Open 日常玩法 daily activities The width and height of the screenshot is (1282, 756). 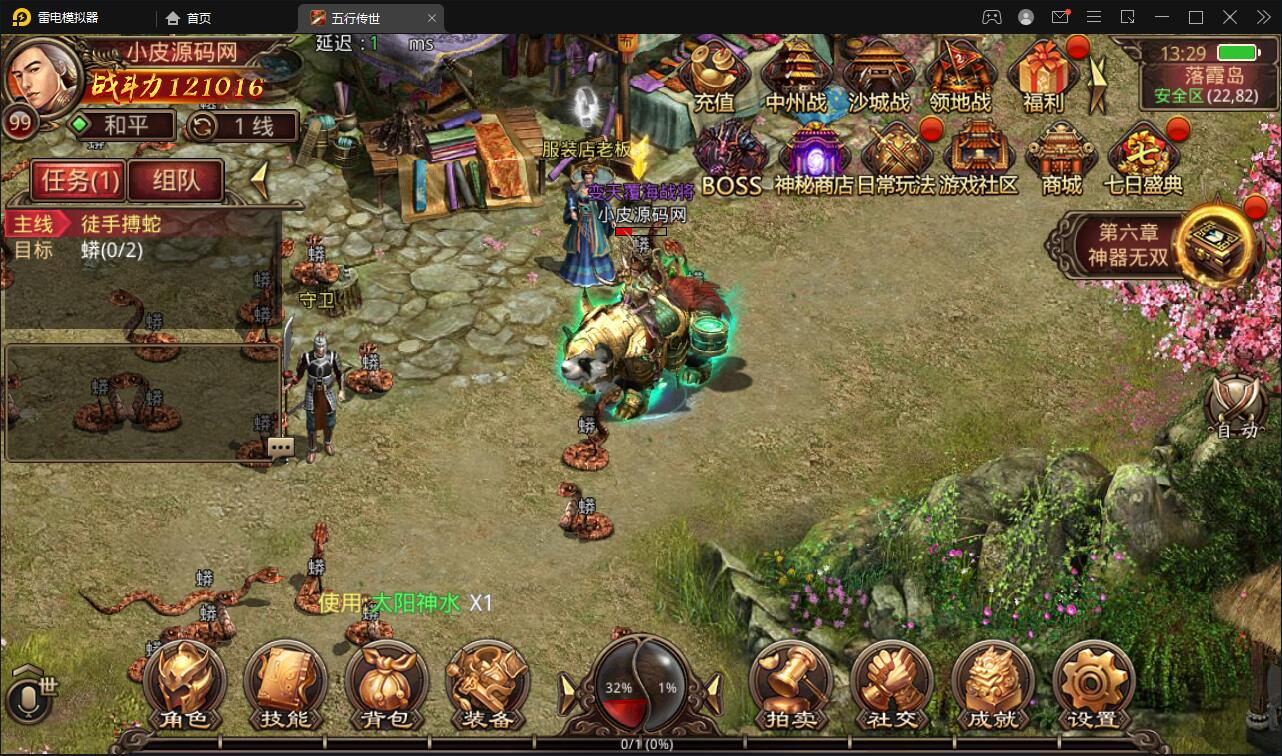tap(896, 158)
